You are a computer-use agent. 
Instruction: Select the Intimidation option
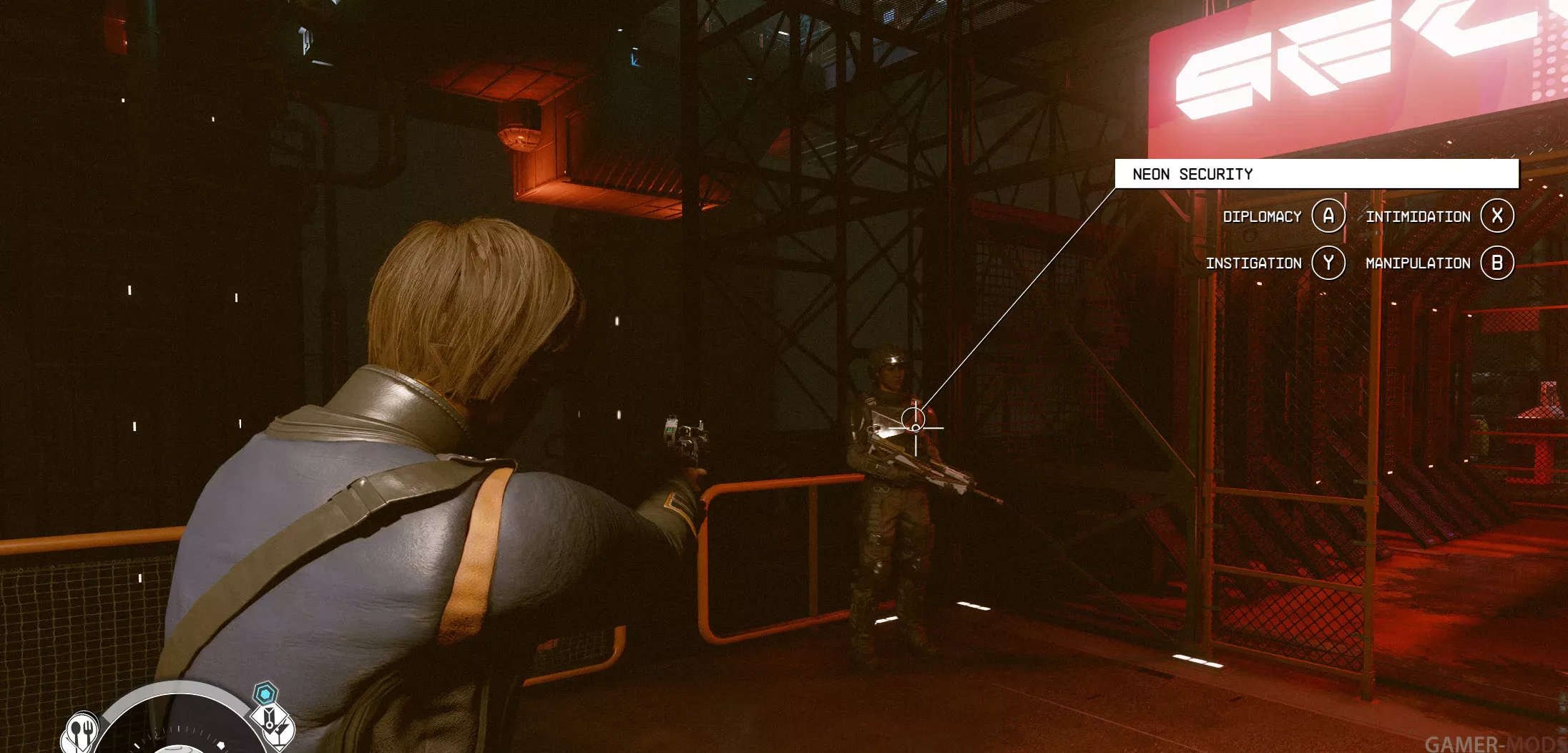[1496, 215]
